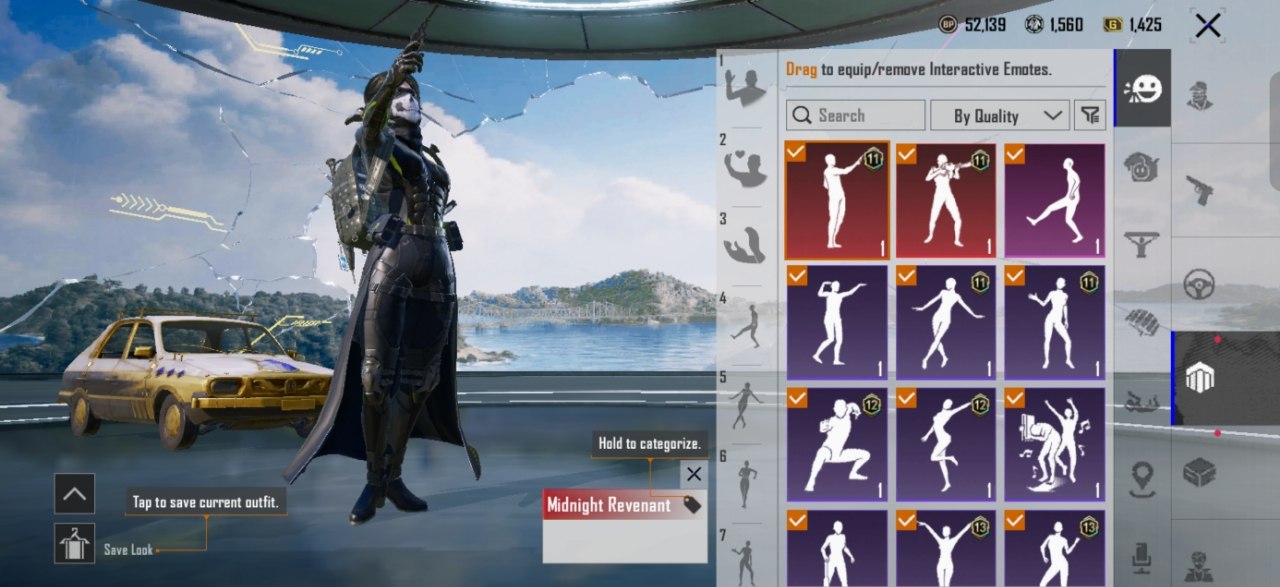This screenshot has height=587, width=1280.
Task: Close the inventory screen
Action: click(1207, 25)
